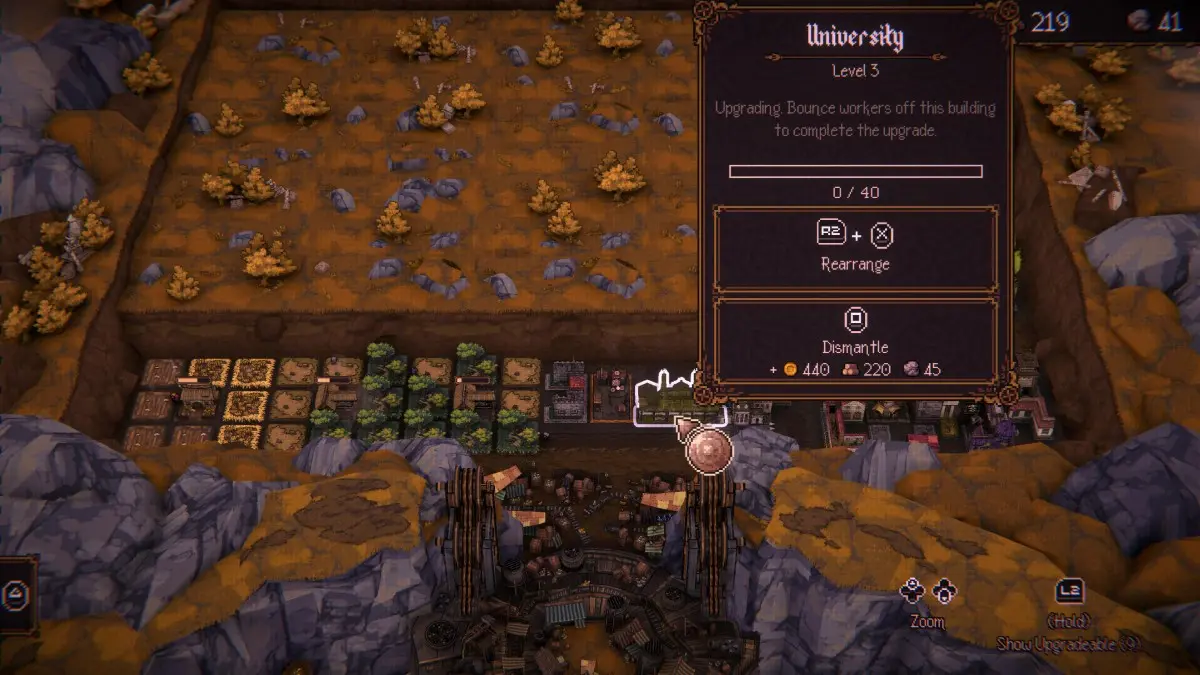Choose the Rearrange option for the University
The width and height of the screenshot is (1200, 675).
click(856, 250)
